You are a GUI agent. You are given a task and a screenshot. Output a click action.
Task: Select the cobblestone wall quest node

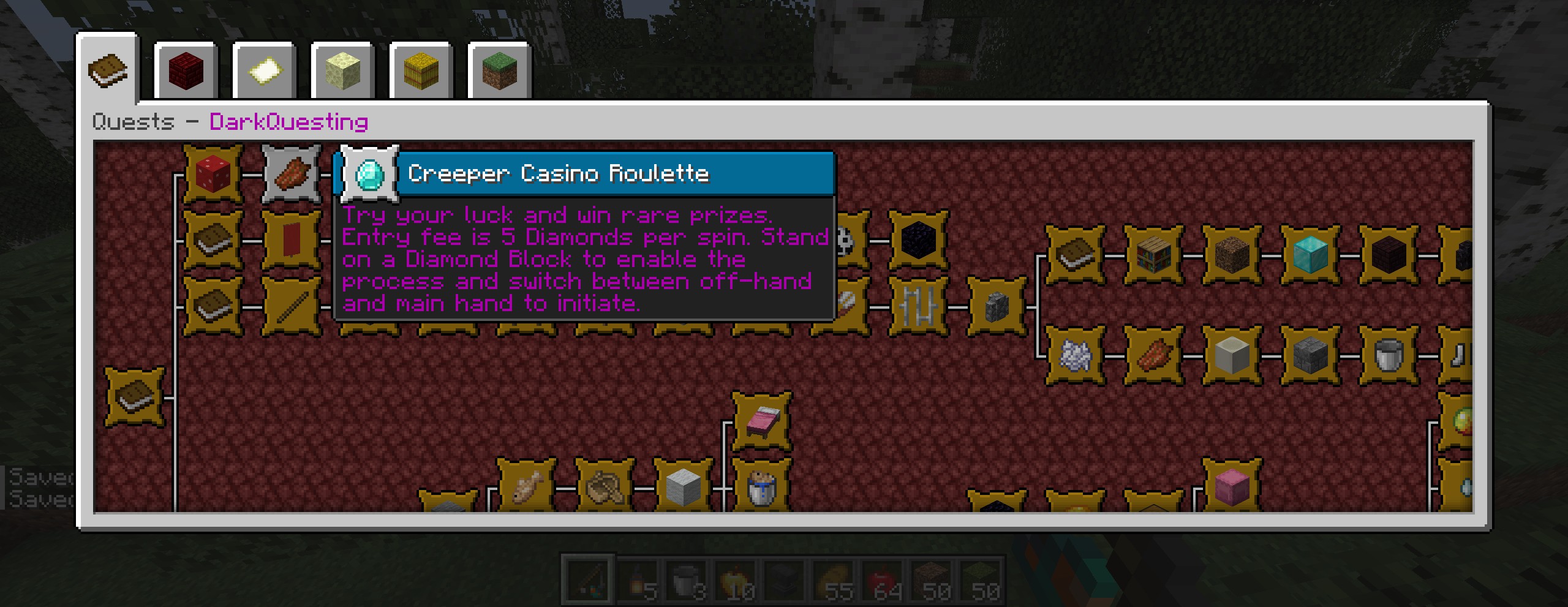pyautogui.click(x=997, y=306)
